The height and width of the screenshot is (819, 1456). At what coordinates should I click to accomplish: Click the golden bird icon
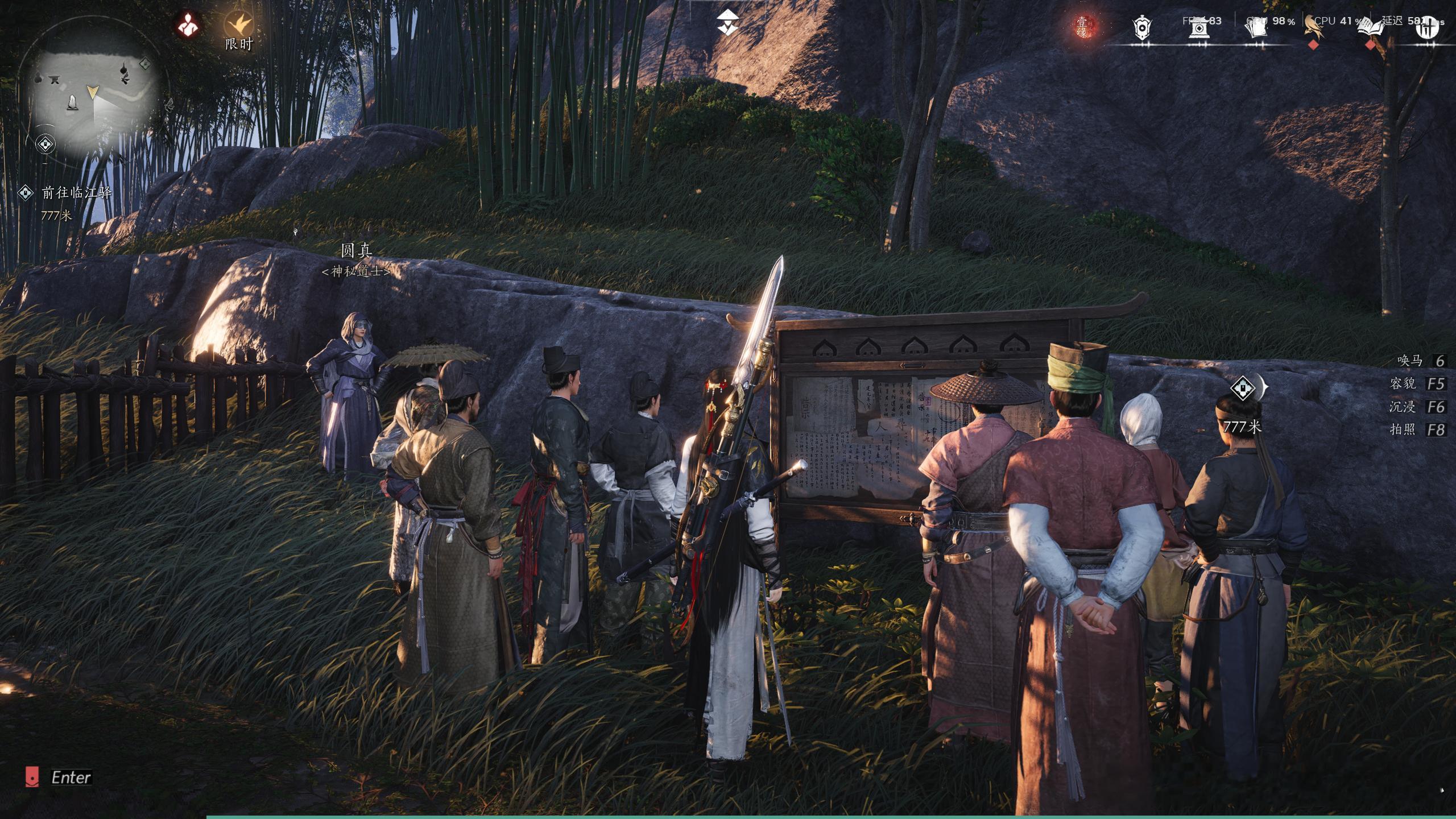click(1314, 26)
